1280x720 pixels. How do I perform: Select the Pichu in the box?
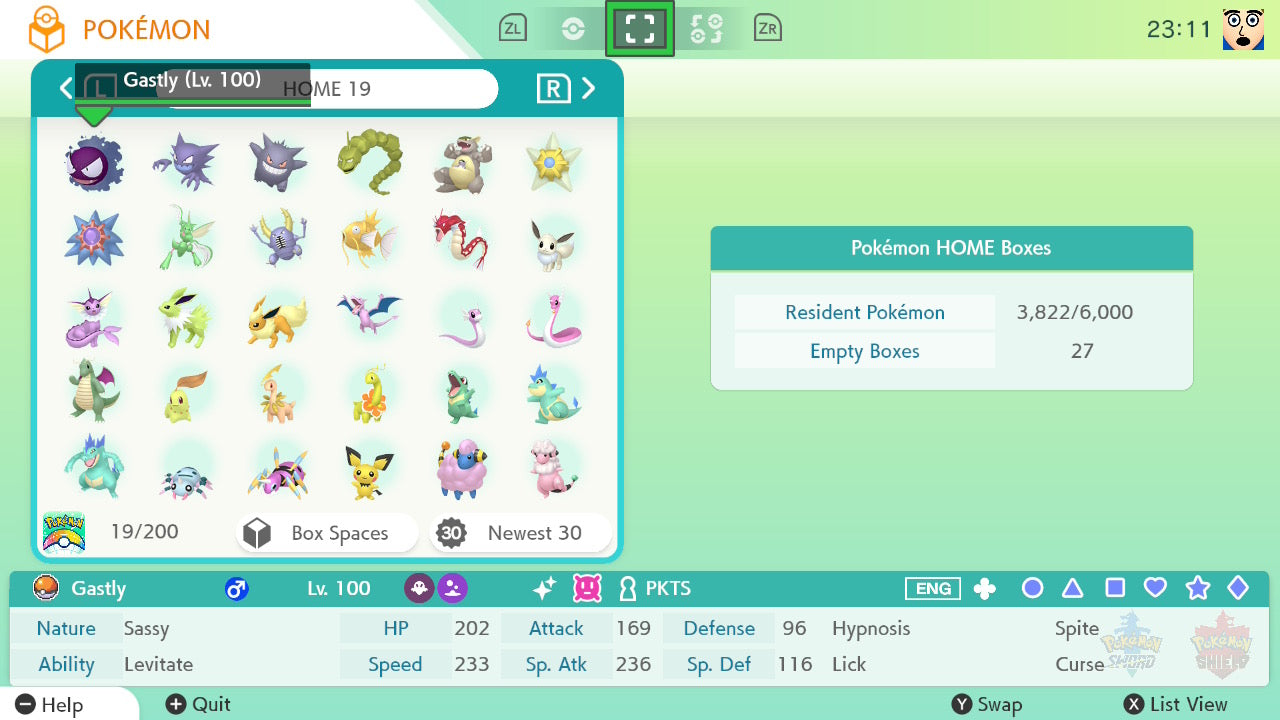(x=369, y=471)
